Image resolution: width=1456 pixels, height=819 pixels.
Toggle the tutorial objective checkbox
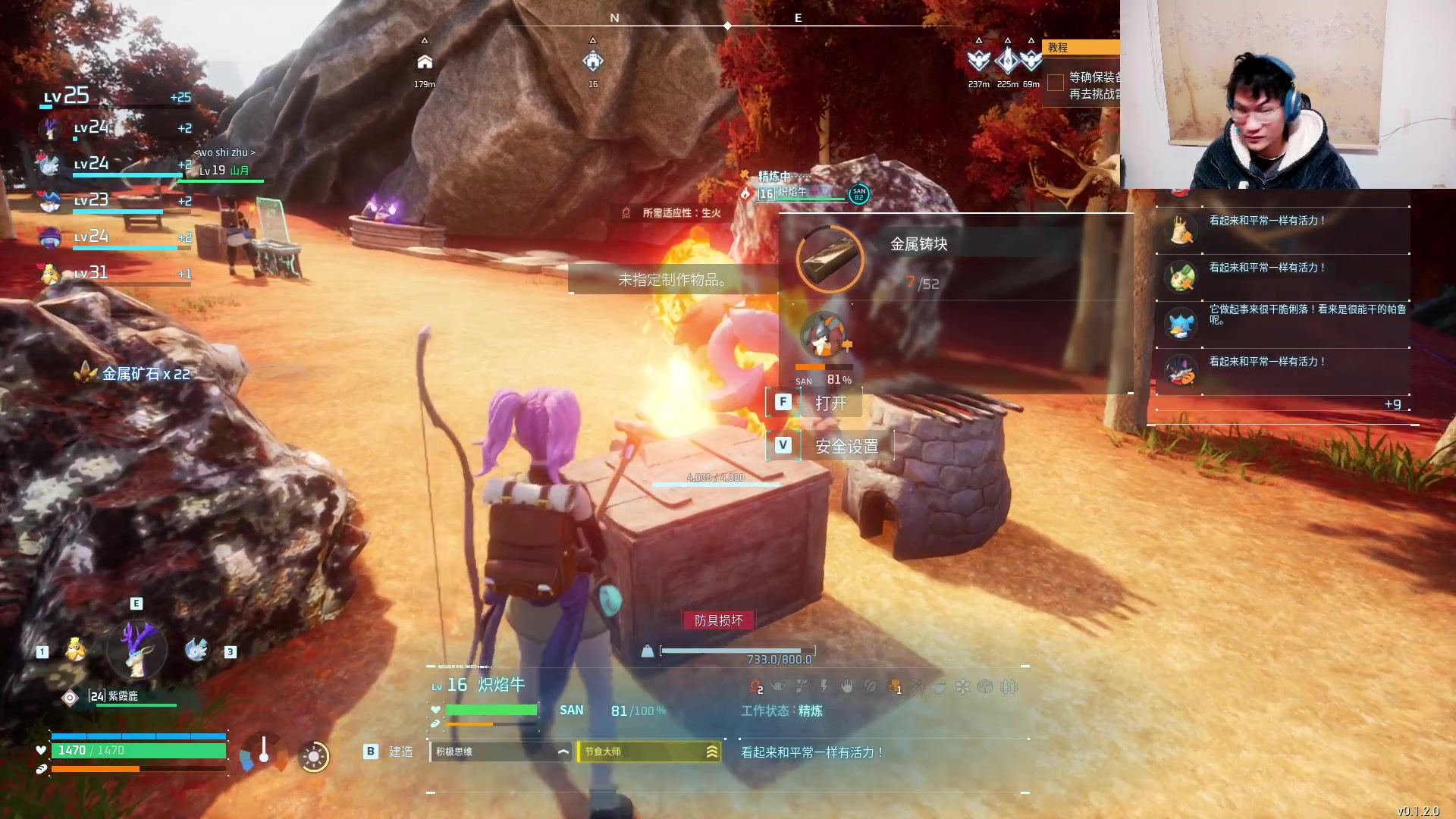click(1055, 83)
